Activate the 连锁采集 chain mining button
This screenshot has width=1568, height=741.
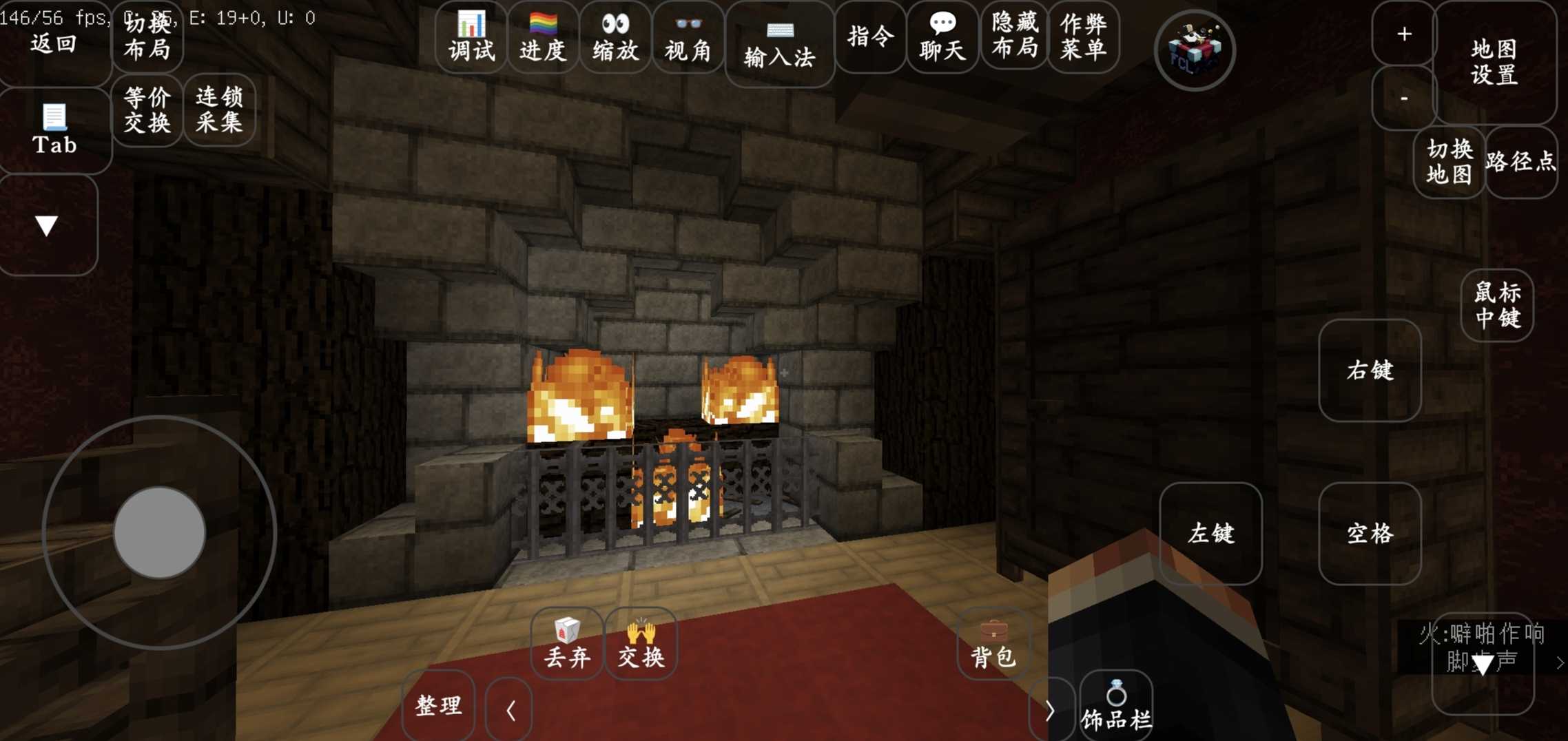(219, 110)
